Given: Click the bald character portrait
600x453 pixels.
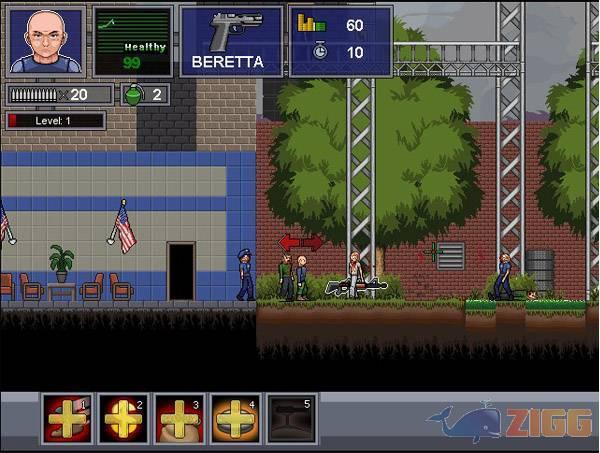Looking at the screenshot, I should [x=46, y=41].
